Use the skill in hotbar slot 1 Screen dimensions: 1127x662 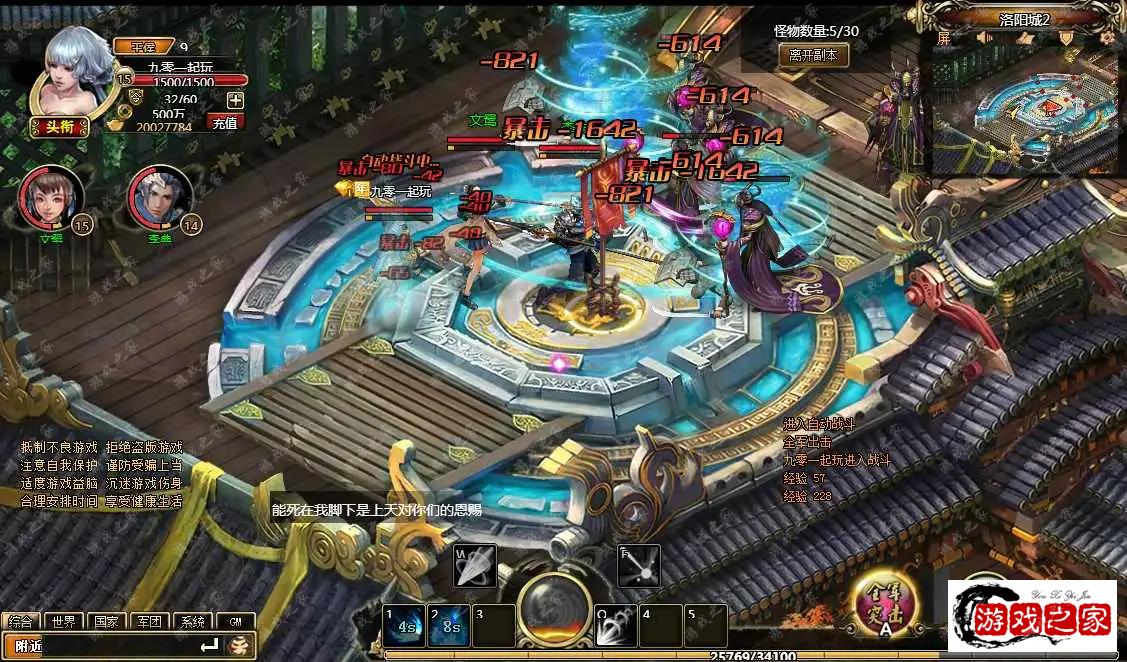pyautogui.click(x=405, y=626)
